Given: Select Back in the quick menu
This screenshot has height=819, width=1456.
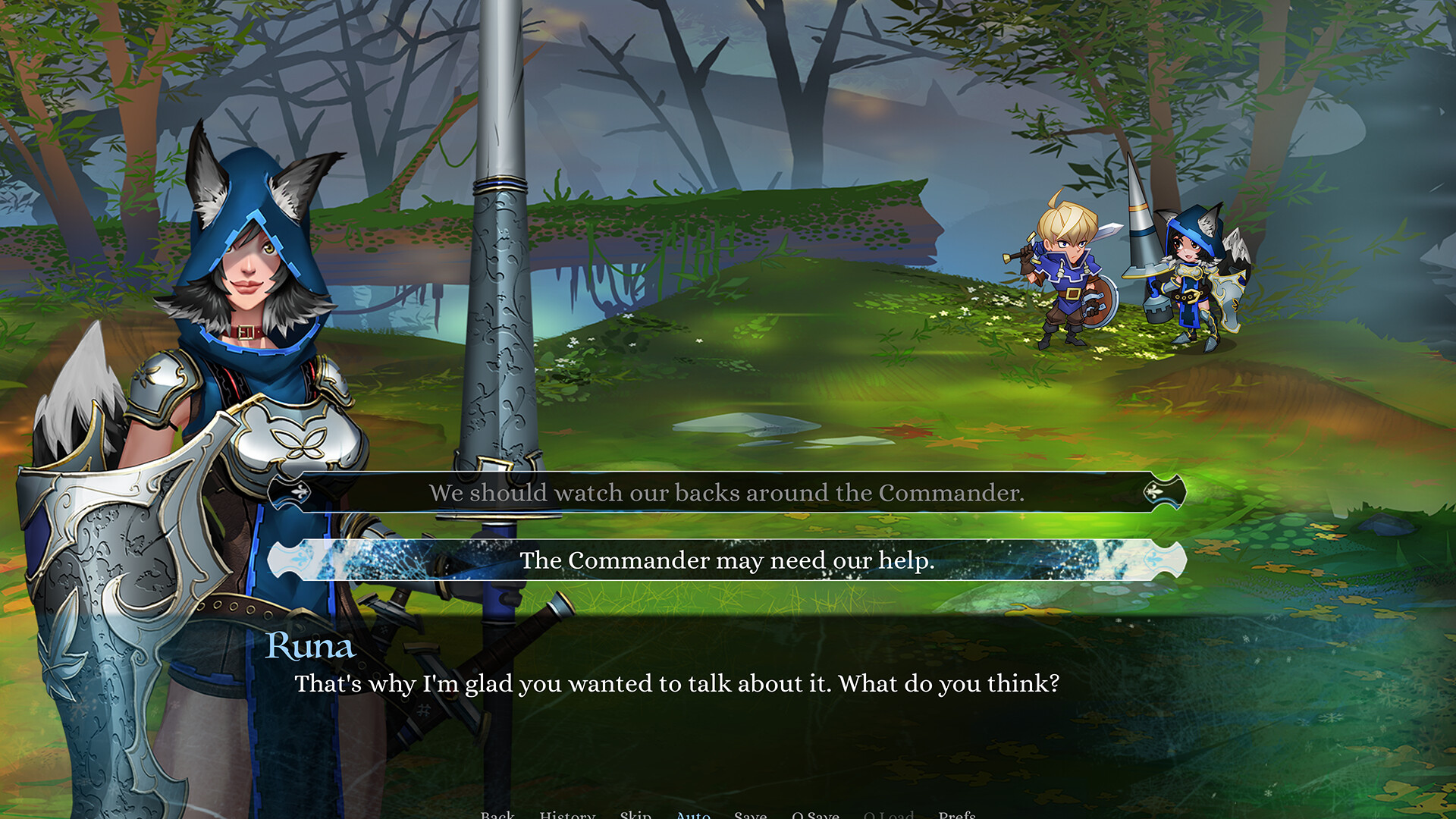Looking at the screenshot, I should click(x=497, y=814).
